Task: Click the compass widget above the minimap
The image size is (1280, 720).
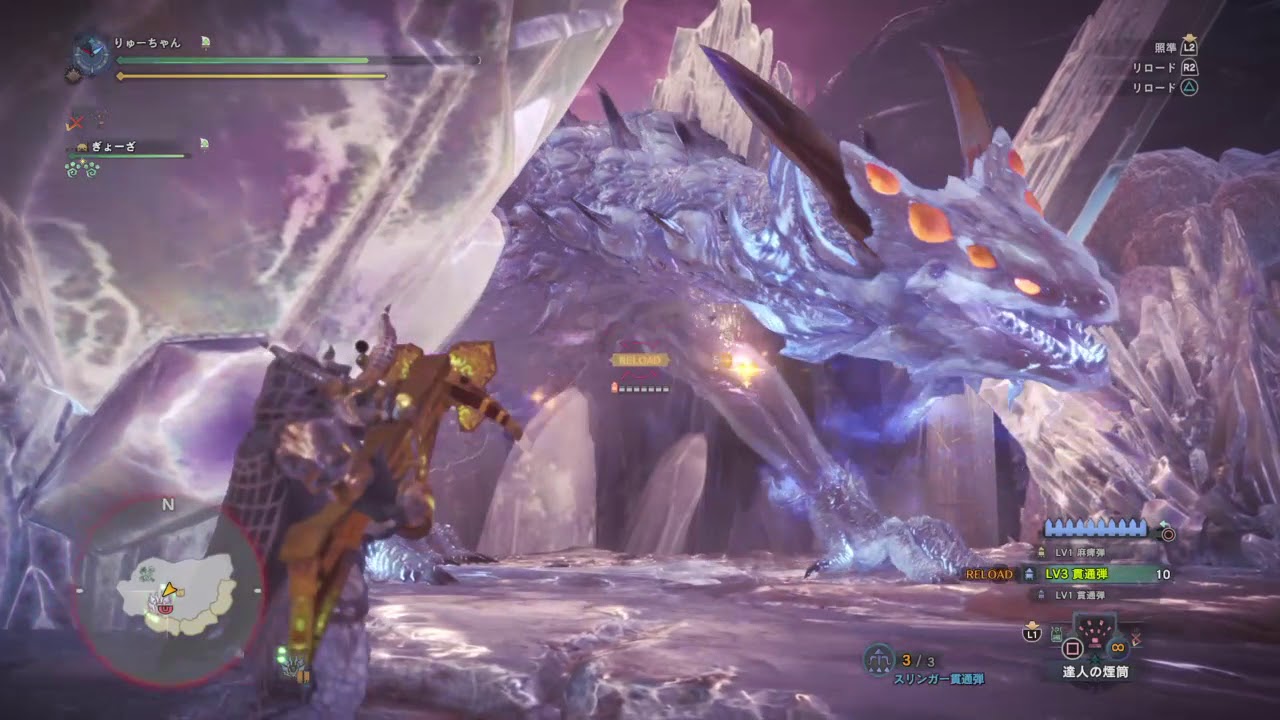Action: 90,55
